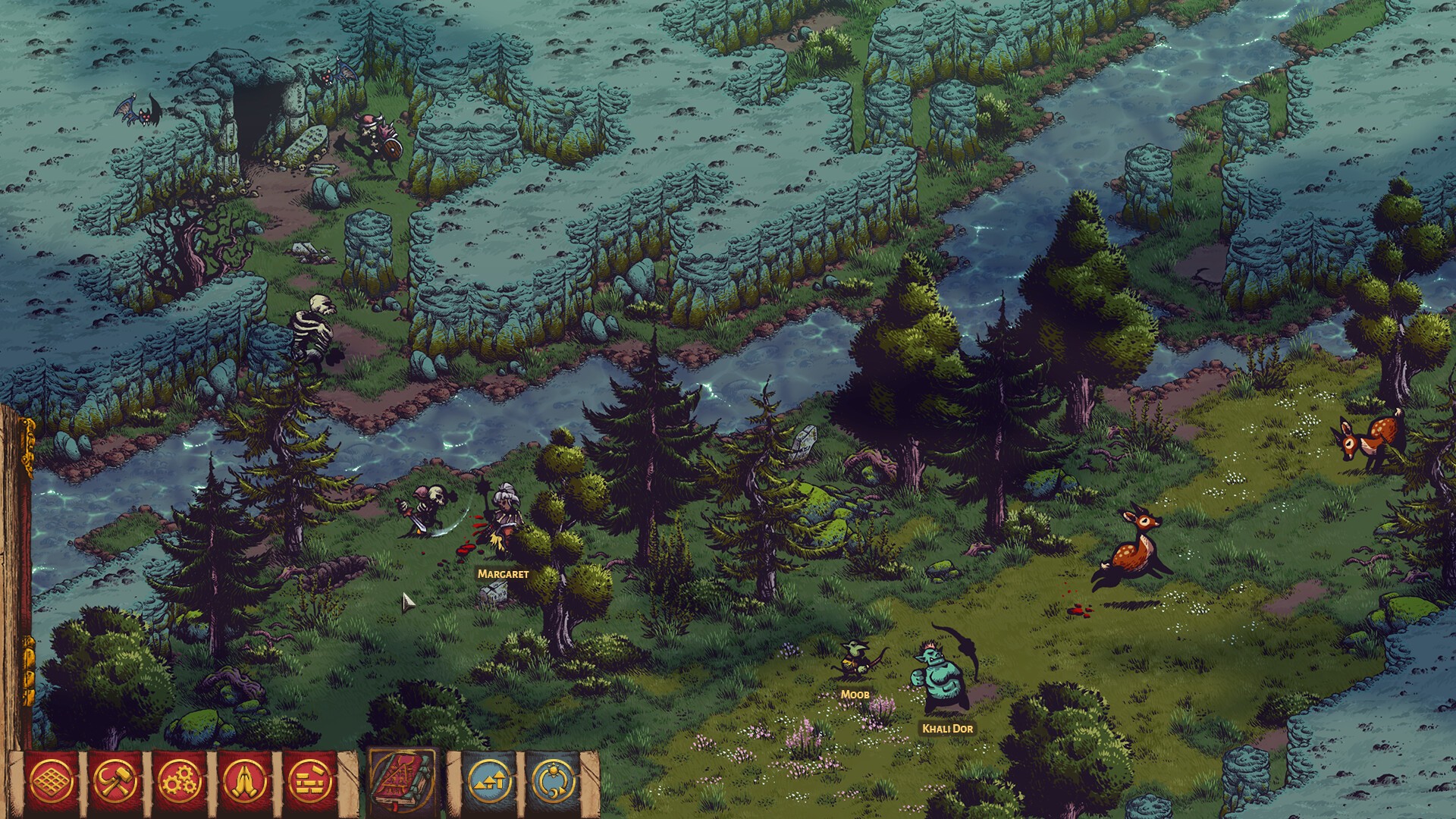Open the gears production menu
Viewport: 1456px width, 819px height.
pyautogui.click(x=180, y=781)
